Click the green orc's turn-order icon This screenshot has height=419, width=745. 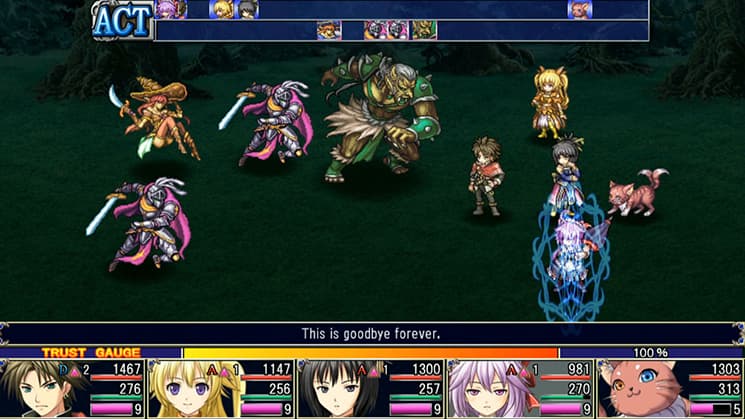424,30
